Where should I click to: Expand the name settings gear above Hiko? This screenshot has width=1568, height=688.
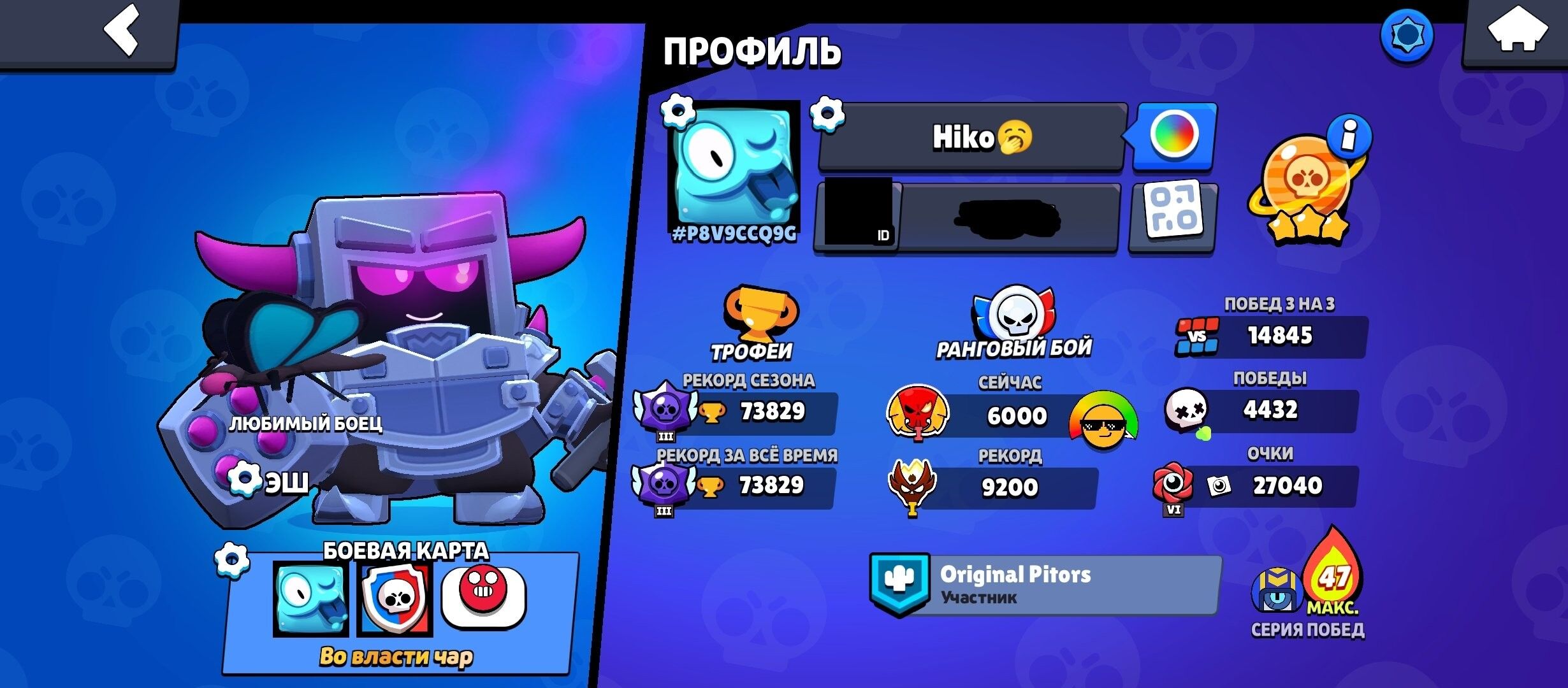click(x=825, y=112)
